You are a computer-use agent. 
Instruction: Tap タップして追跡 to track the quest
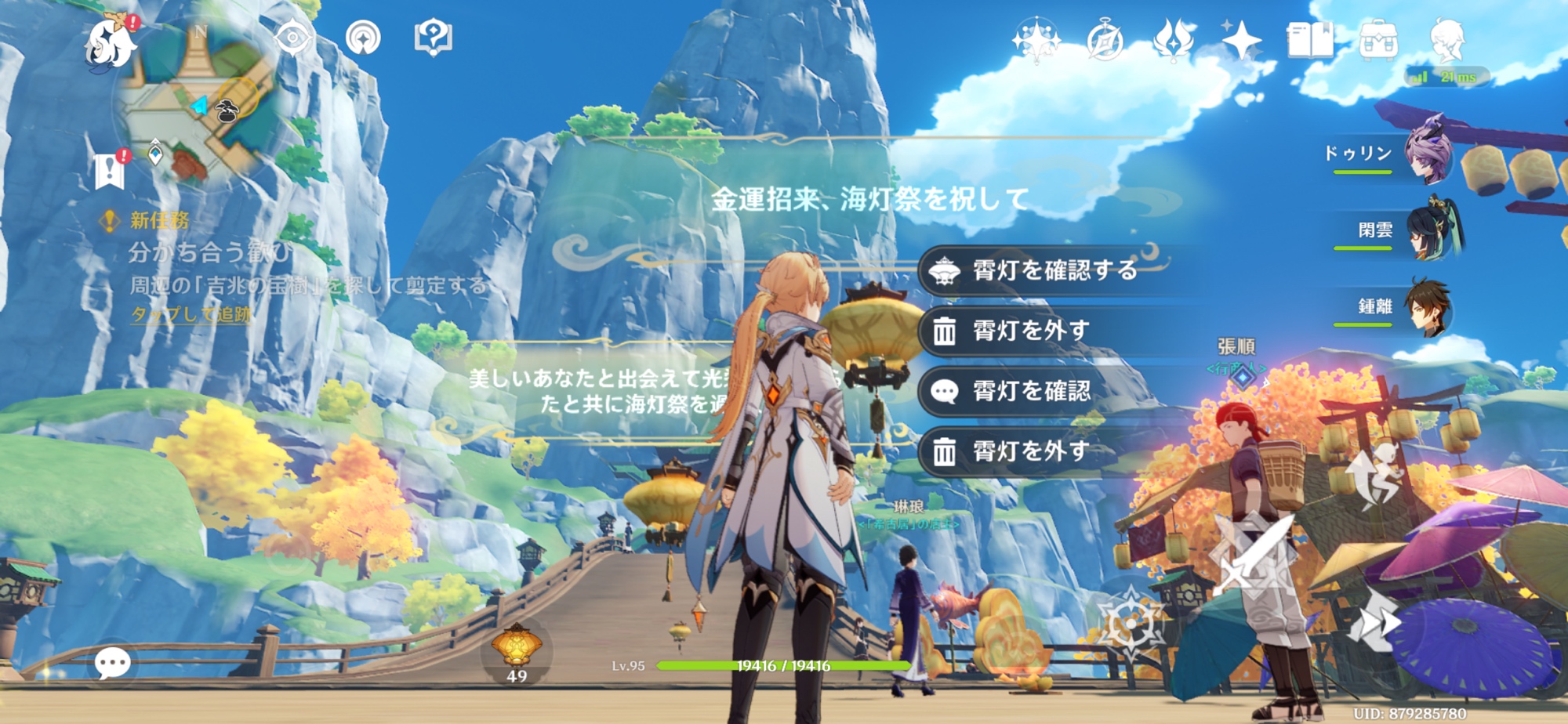click(x=191, y=315)
